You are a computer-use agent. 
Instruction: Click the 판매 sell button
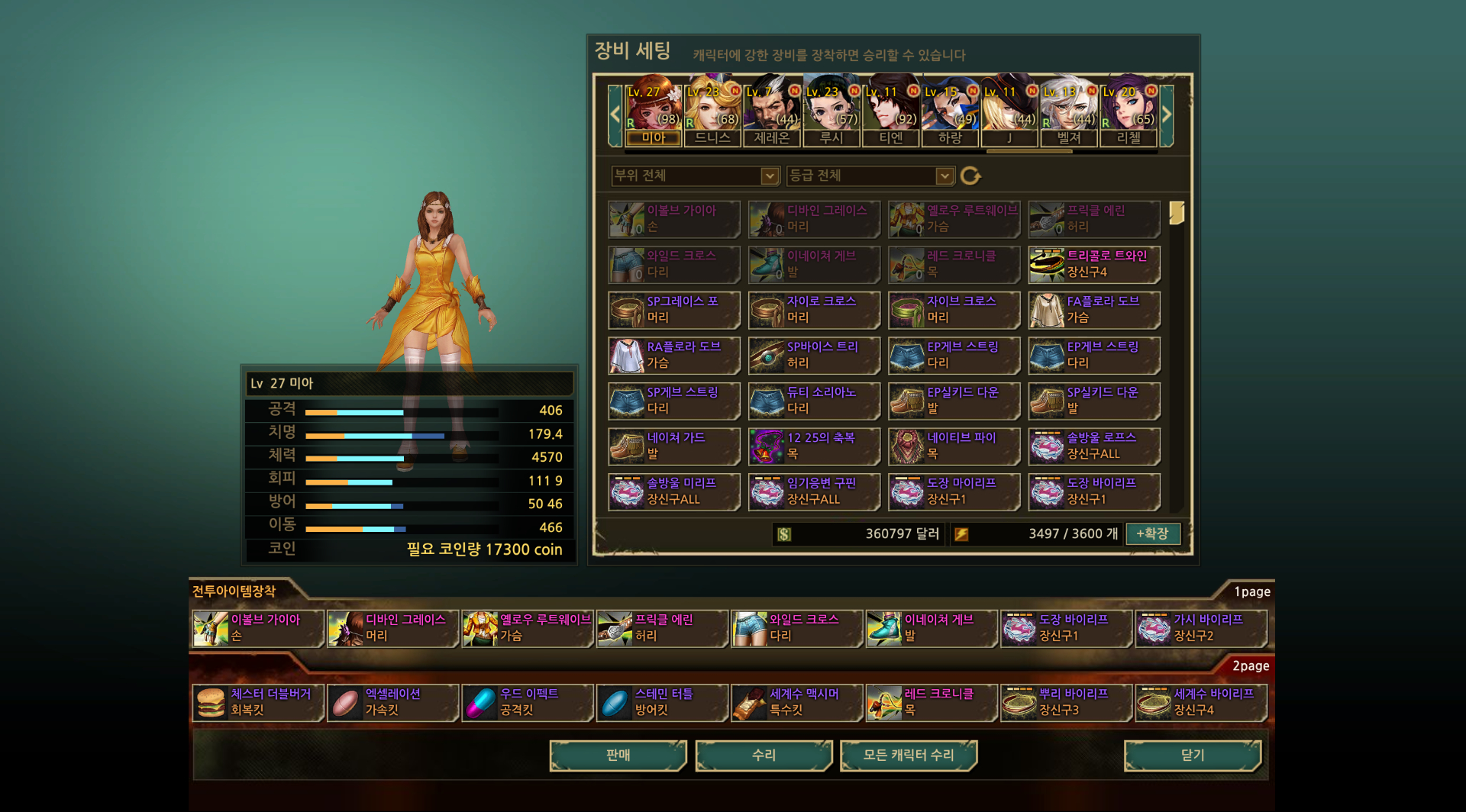point(618,756)
